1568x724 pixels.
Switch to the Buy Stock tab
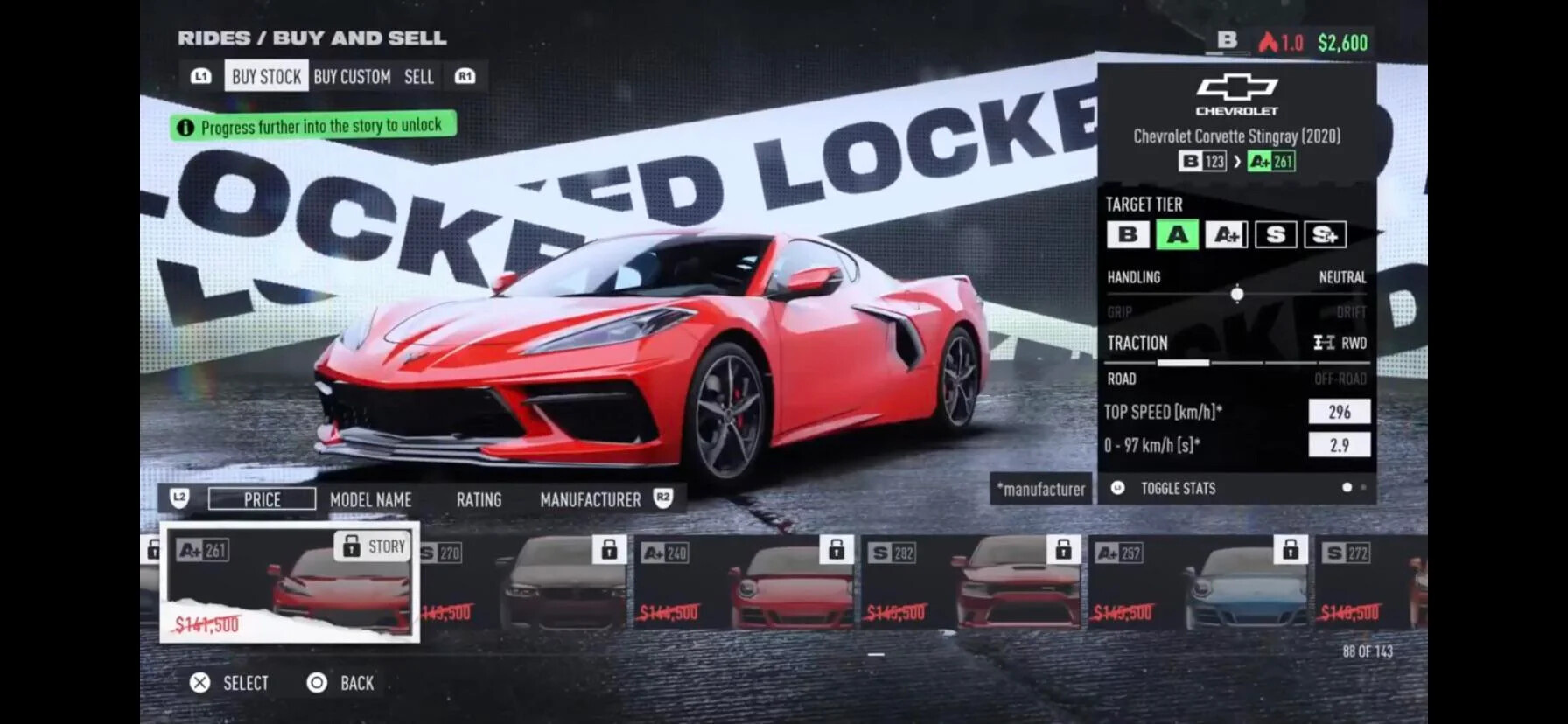tap(266, 77)
